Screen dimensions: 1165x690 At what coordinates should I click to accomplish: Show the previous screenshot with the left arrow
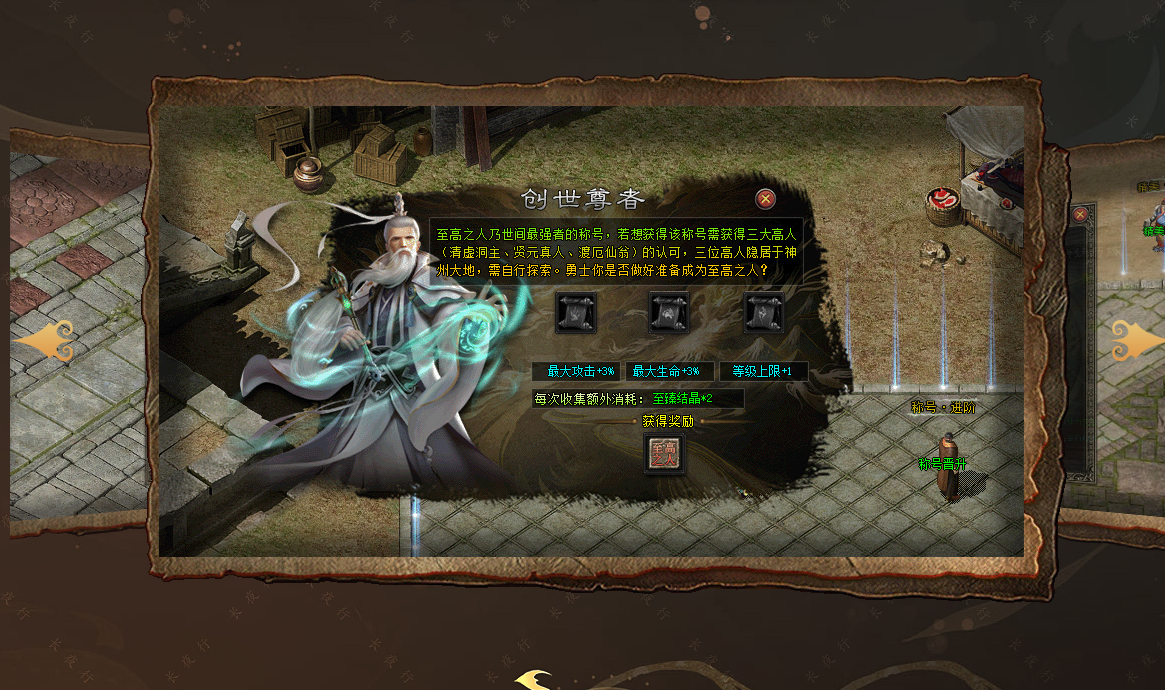click(x=46, y=342)
